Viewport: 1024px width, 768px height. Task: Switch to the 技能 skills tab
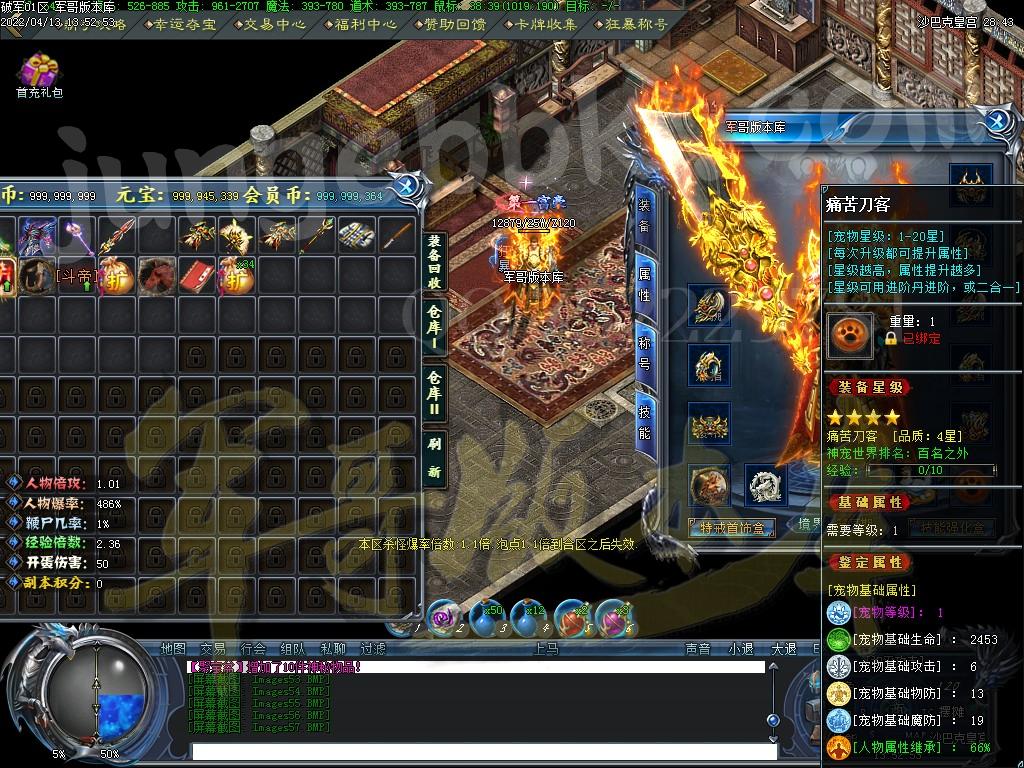tap(644, 418)
